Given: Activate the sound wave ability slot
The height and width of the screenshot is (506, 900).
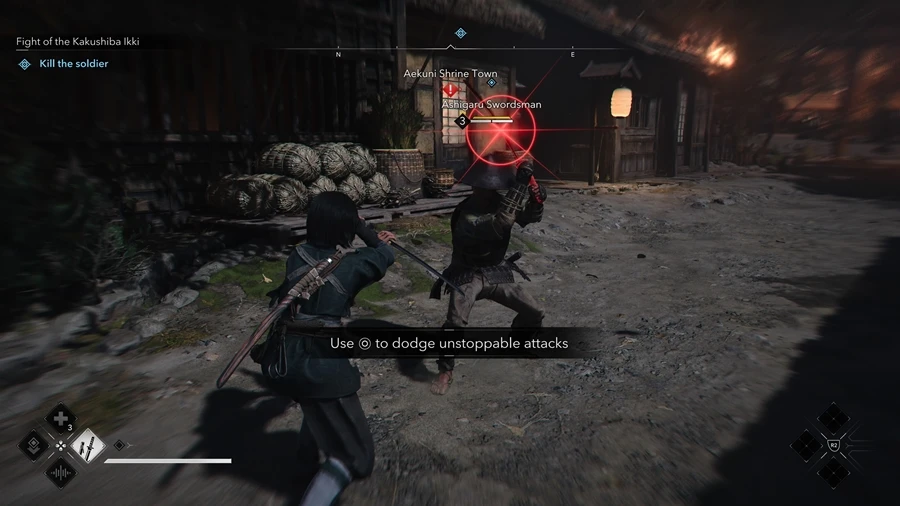Looking at the screenshot, I should 61,472.
